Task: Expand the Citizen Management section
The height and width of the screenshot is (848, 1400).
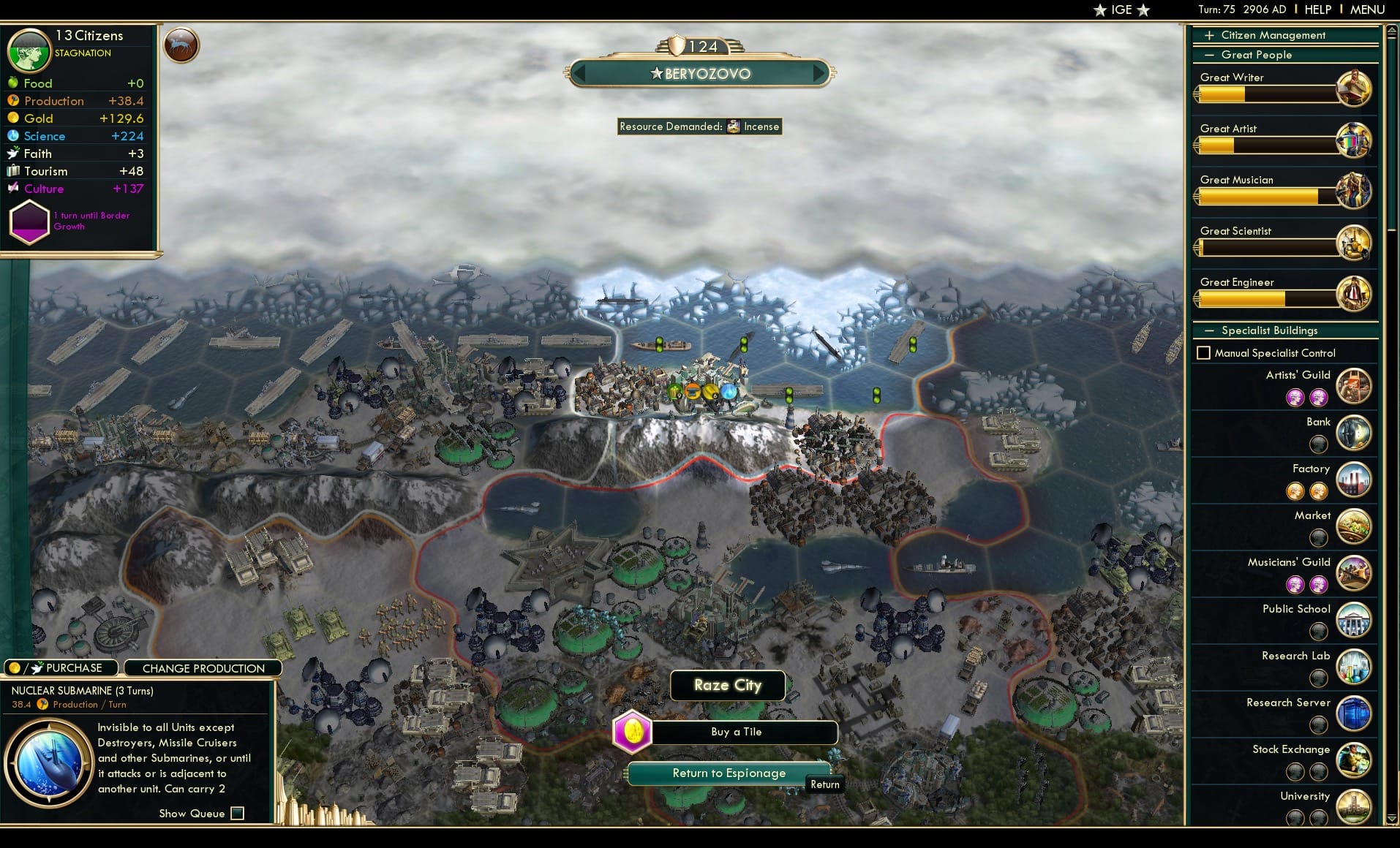Action: pyautogui.click(x=1210, y=34)
